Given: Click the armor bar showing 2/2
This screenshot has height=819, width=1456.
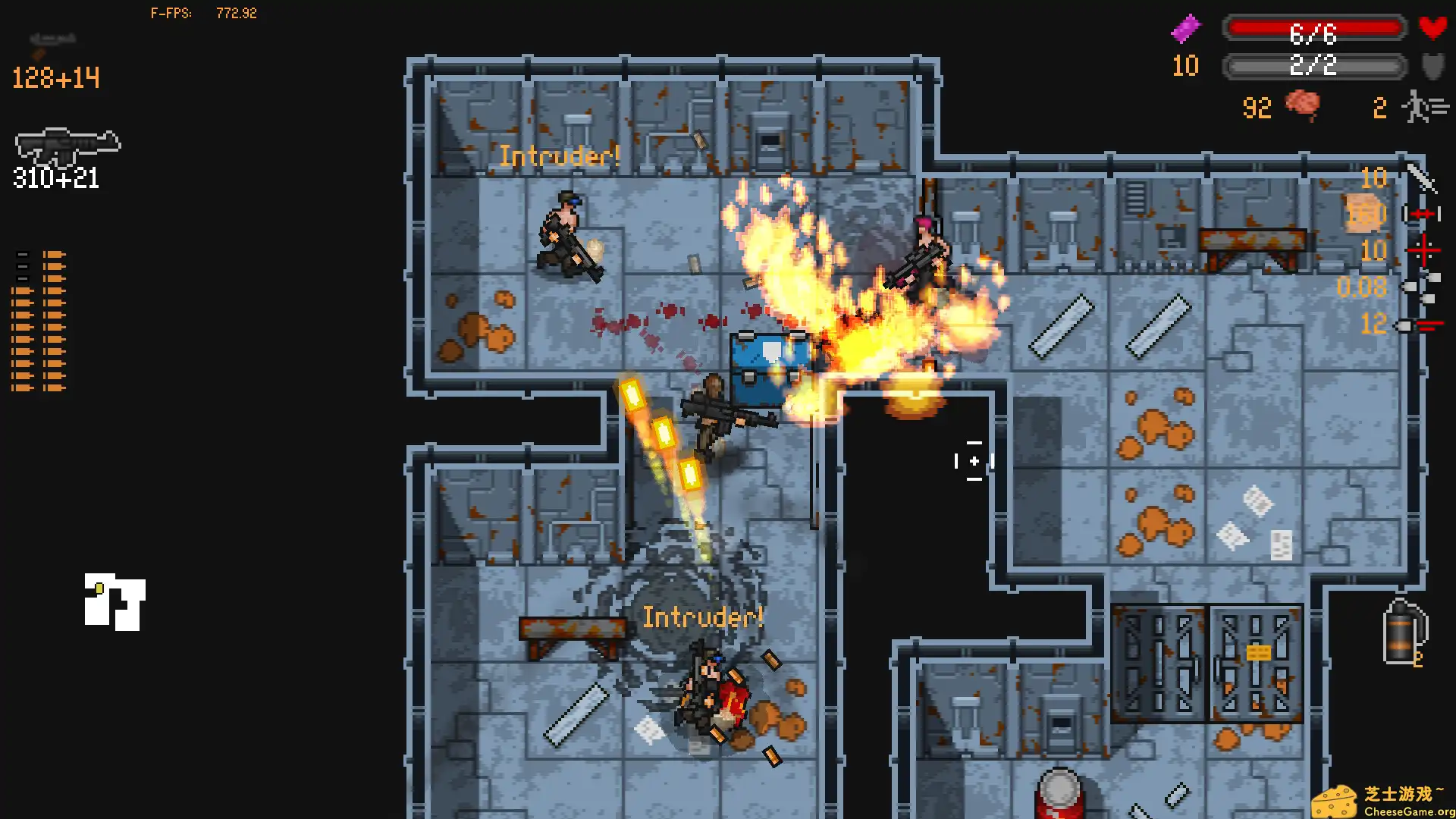Looking at the screenshot, I should coord(1316,67).
